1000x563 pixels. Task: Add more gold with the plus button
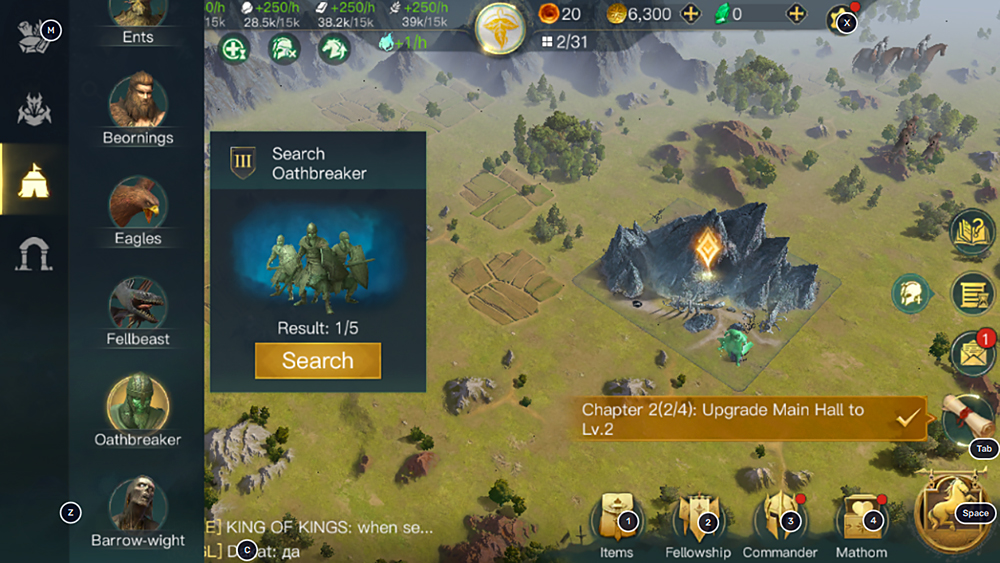[x=690, y=14]
